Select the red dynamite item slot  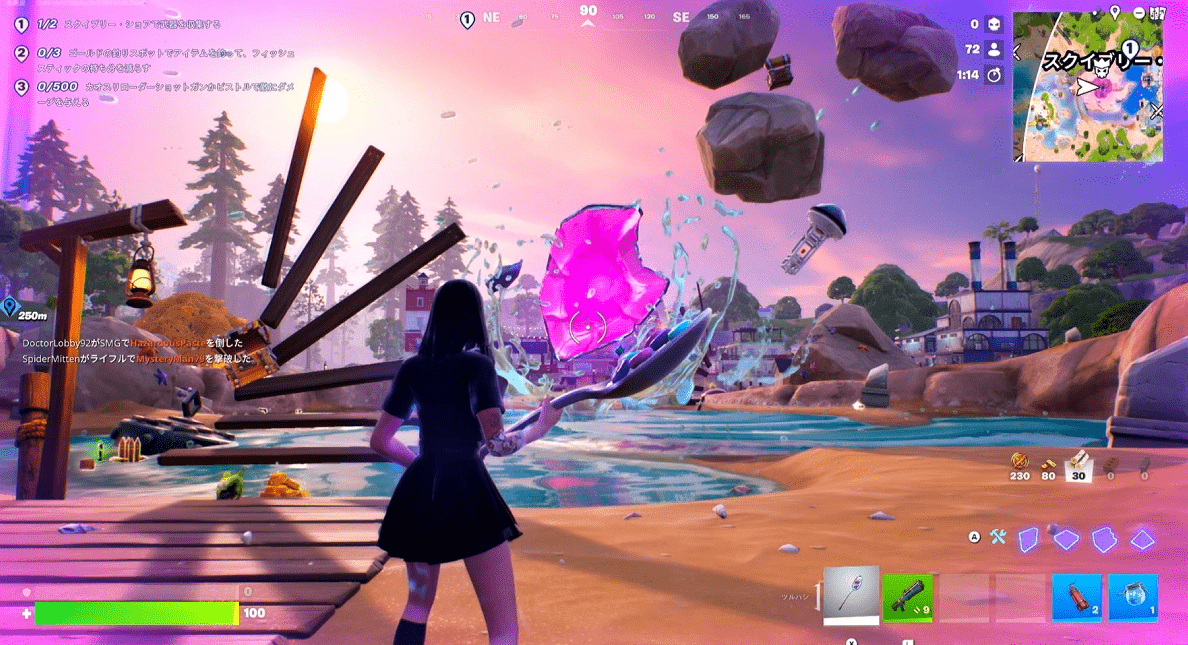pyautogui.click(x=1076, y=598)
